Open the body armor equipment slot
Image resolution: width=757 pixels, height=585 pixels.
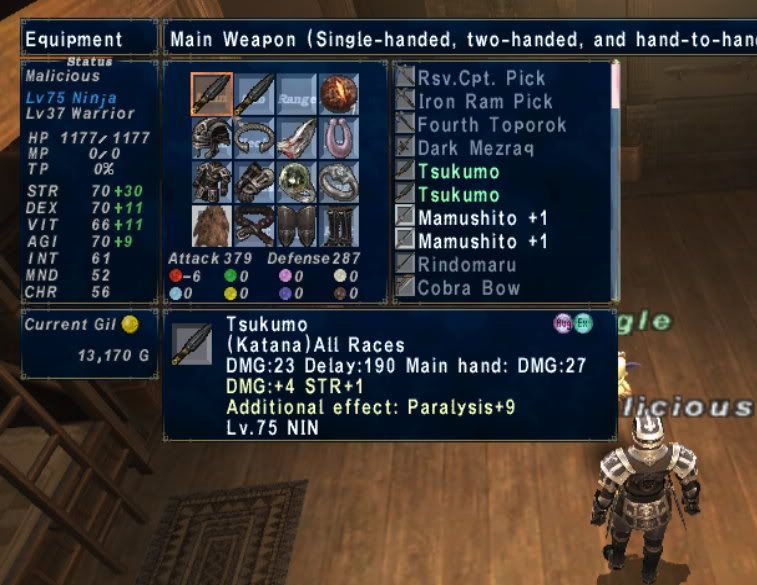point(211,181)
